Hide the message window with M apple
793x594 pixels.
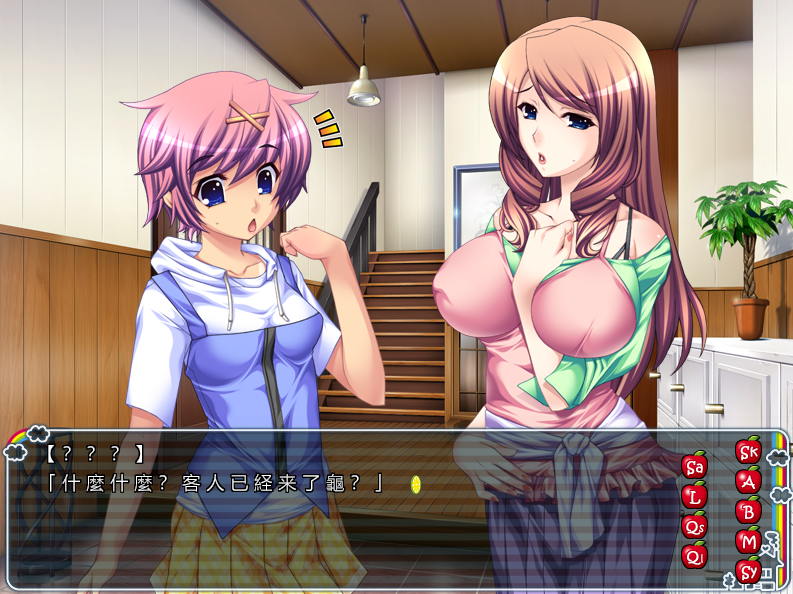748,542
